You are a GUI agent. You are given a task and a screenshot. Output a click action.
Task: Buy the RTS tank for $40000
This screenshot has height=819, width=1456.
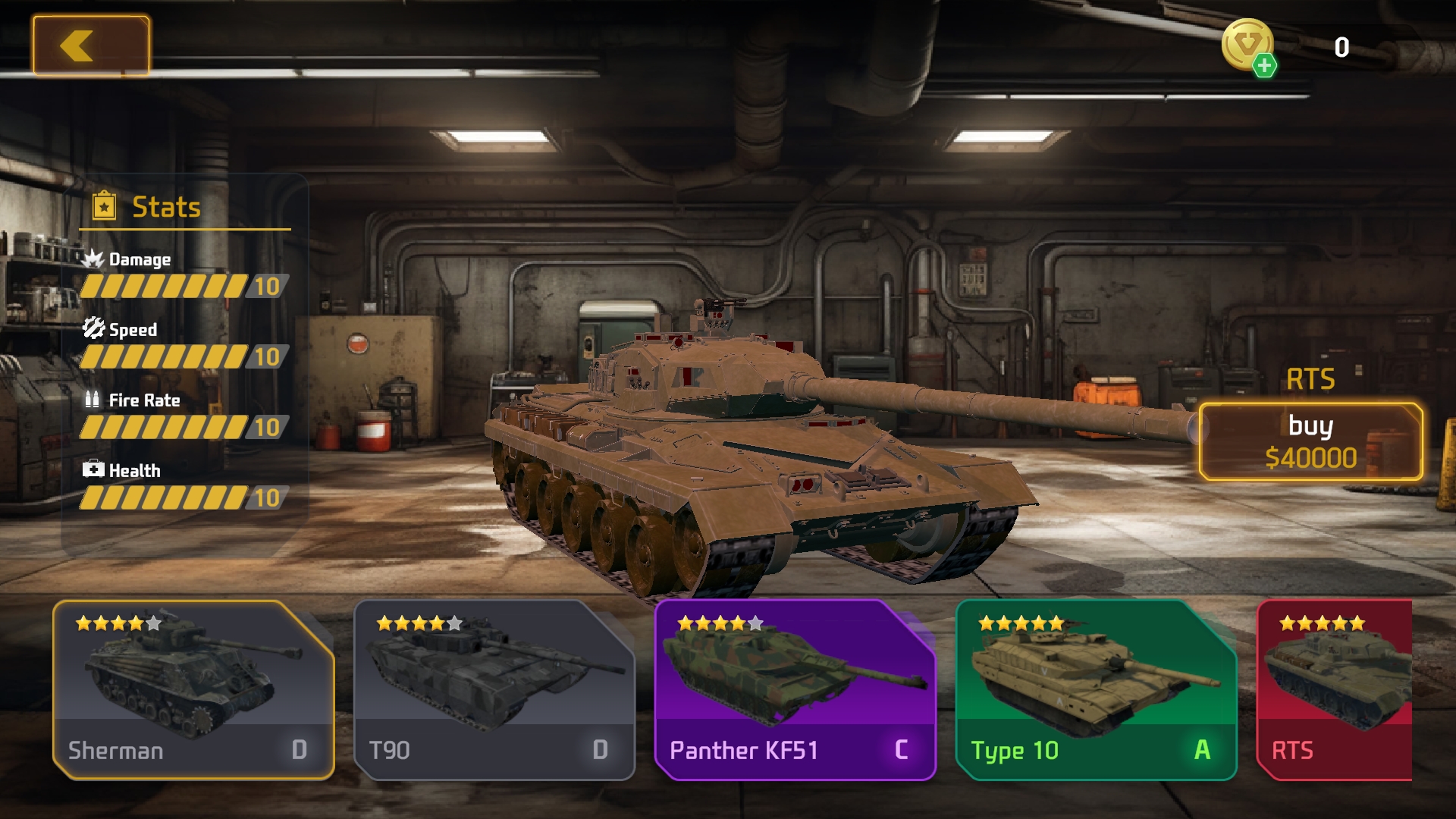point(1310,441)
